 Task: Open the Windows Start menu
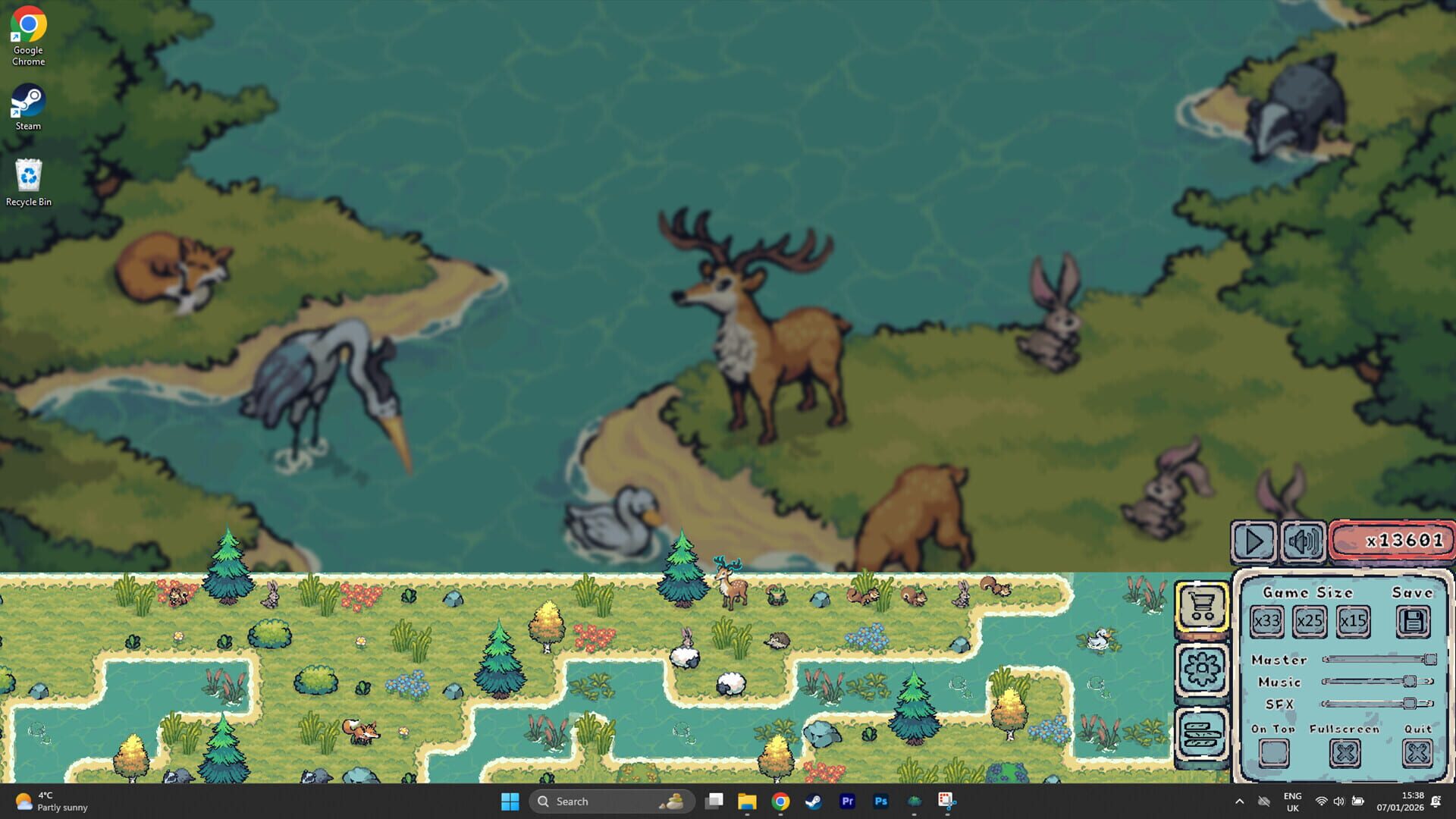(510, 801)
